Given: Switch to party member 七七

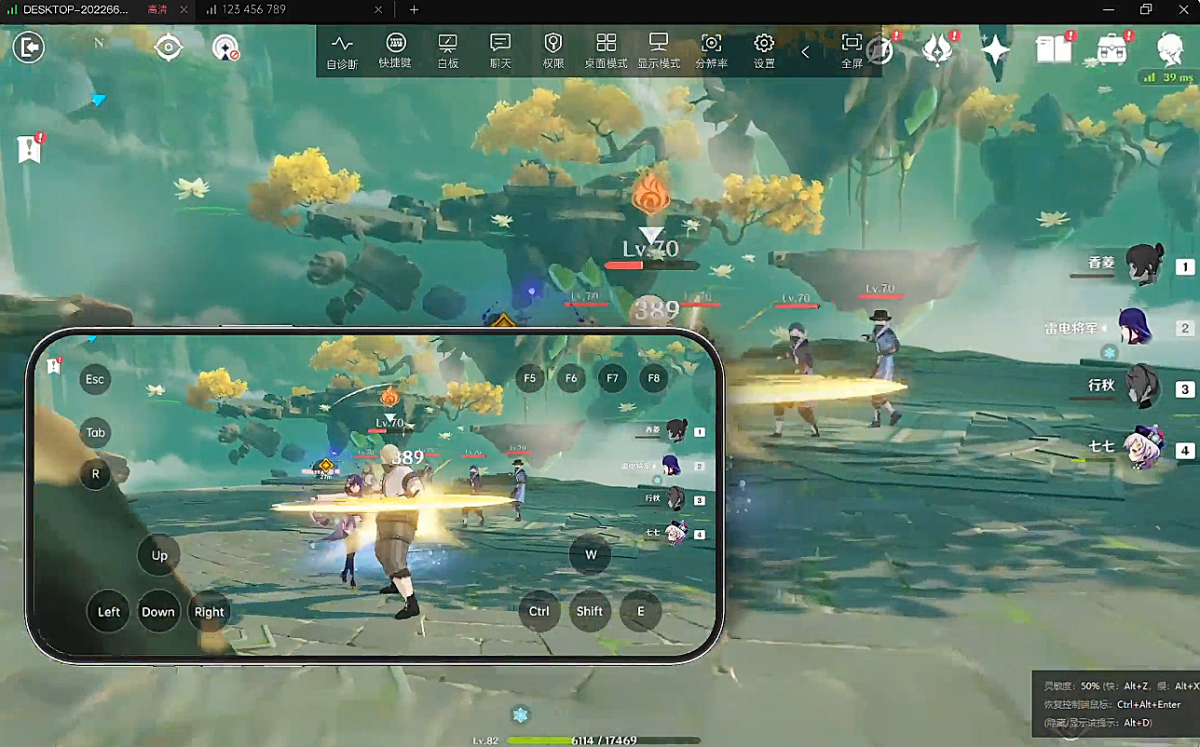Looking at the screenshot, I should tap(1142, 447).
